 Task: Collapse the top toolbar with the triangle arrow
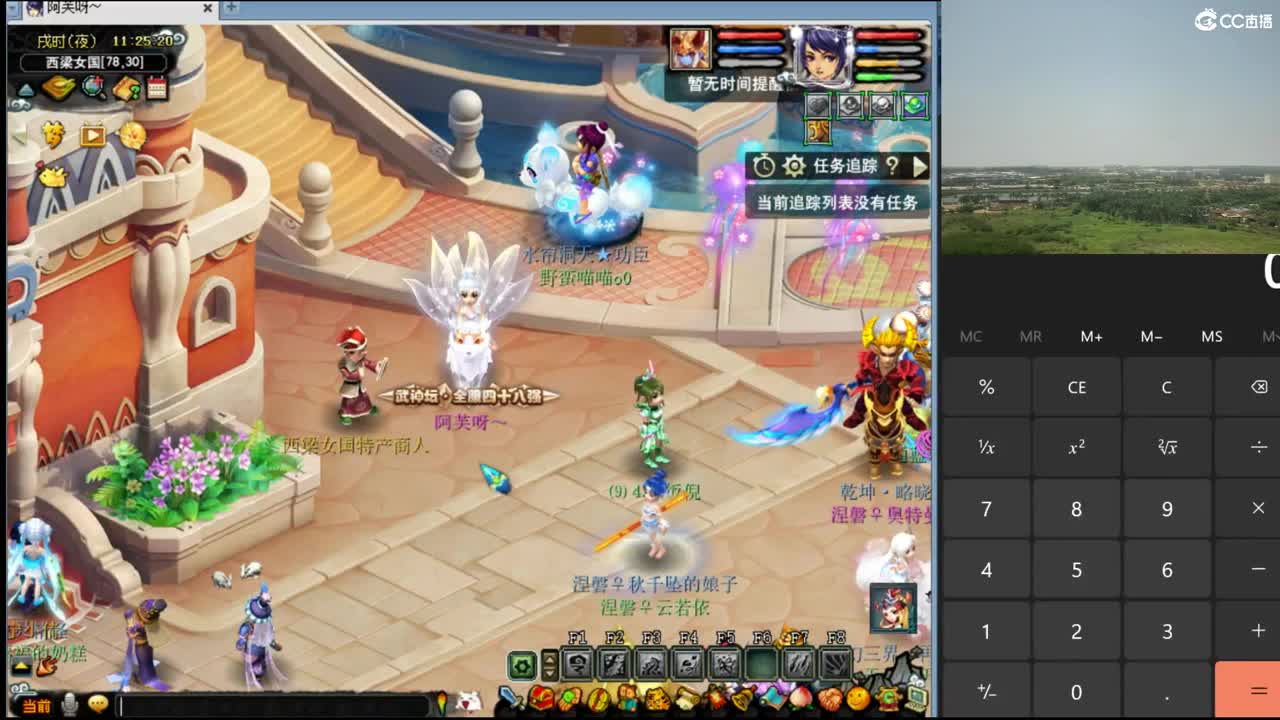[x=26, y=90]
